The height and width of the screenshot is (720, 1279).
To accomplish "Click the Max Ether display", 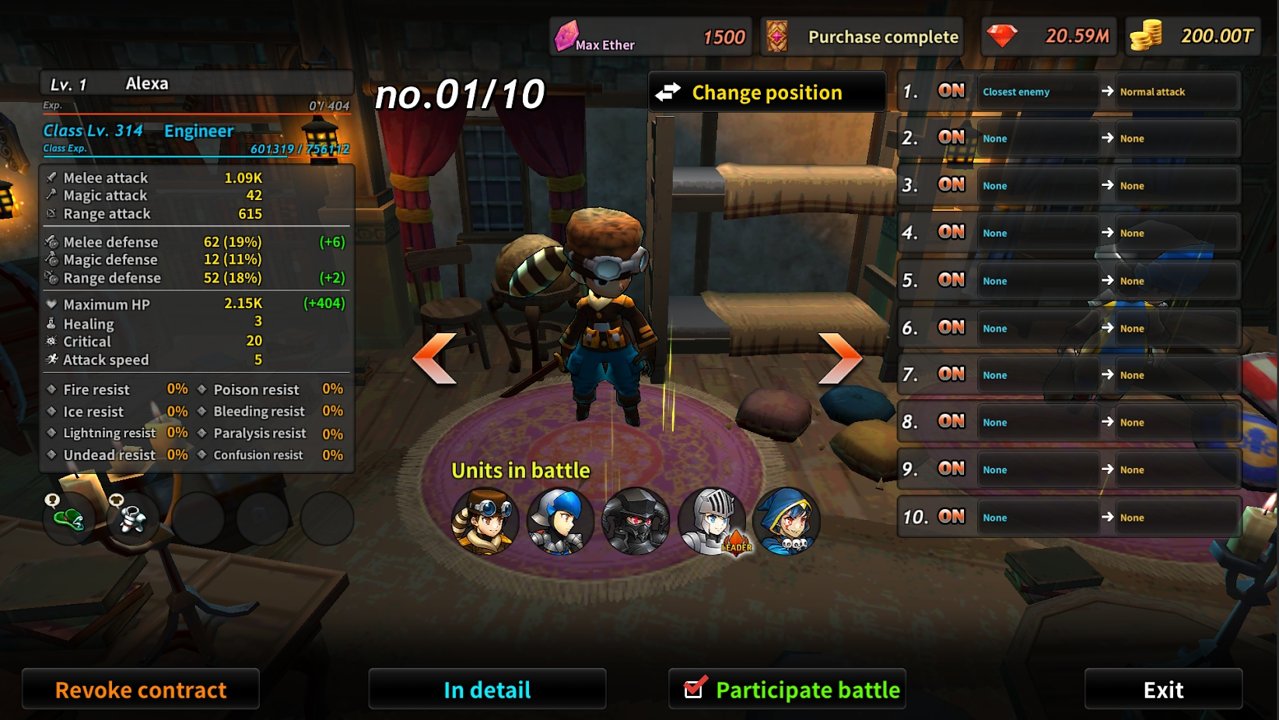I will (x=650, y=37).
